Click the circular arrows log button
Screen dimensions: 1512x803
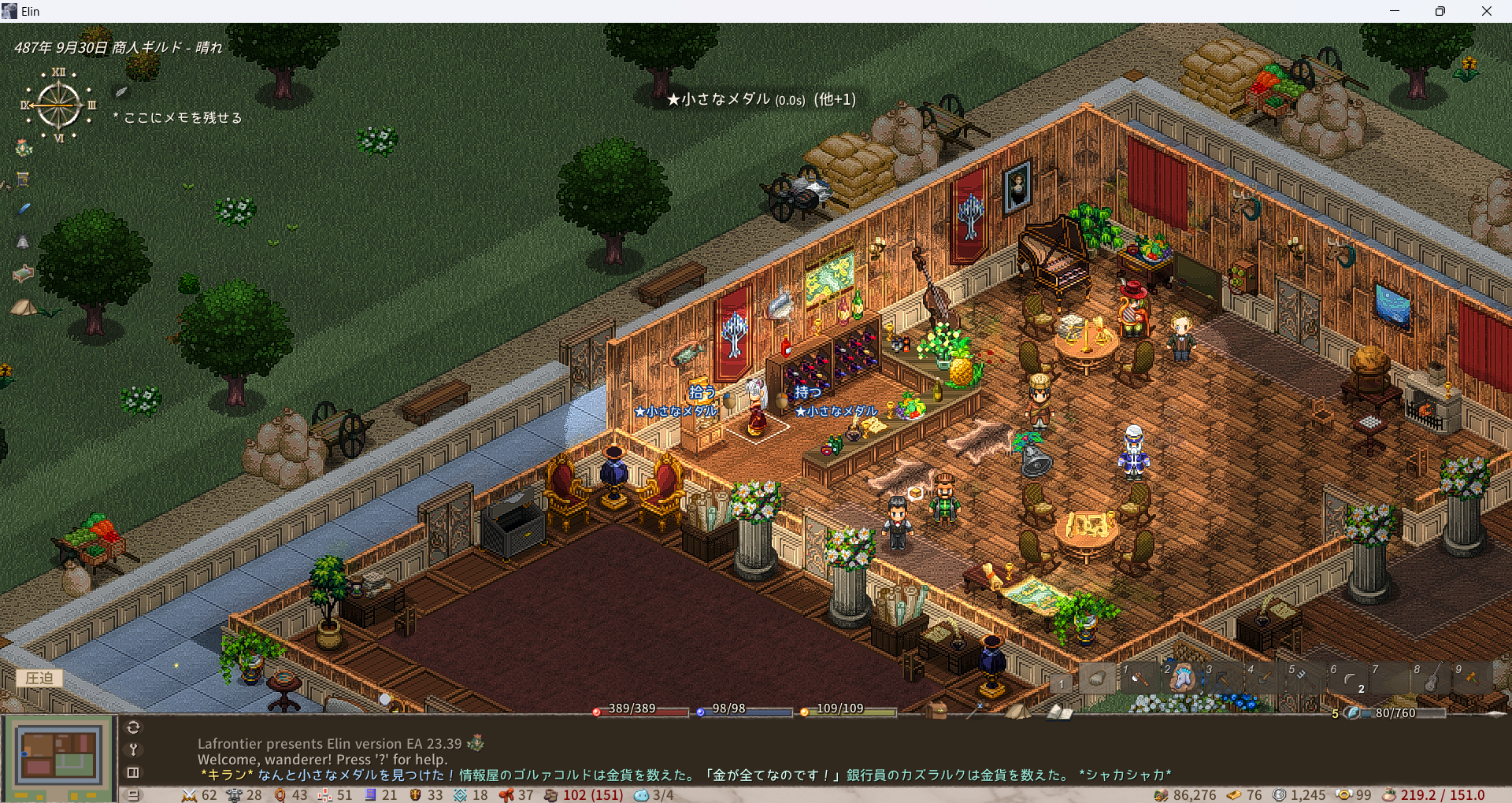tap(133, 727)
